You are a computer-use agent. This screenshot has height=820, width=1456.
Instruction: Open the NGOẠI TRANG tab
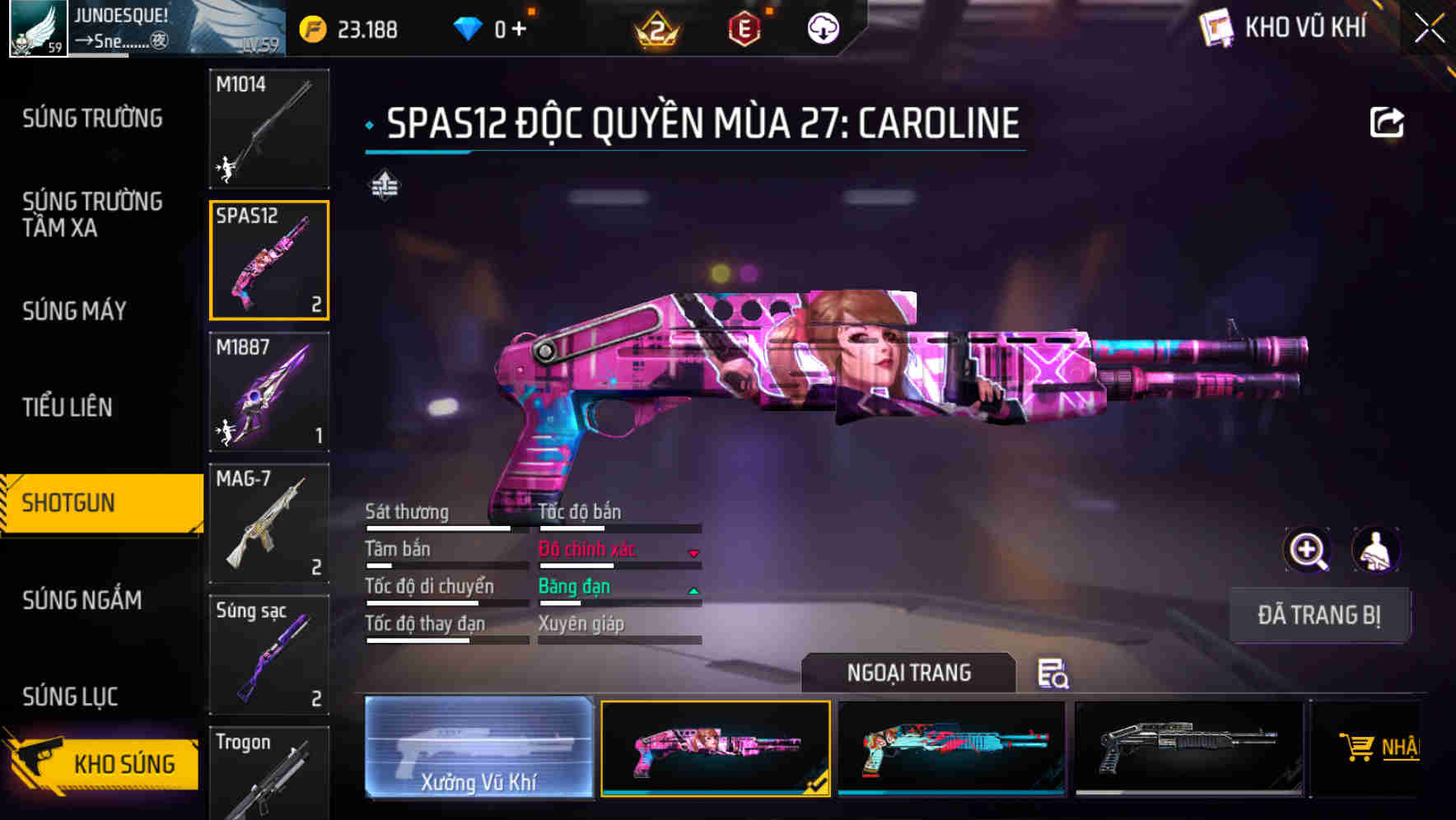click(x=909, y=673)
